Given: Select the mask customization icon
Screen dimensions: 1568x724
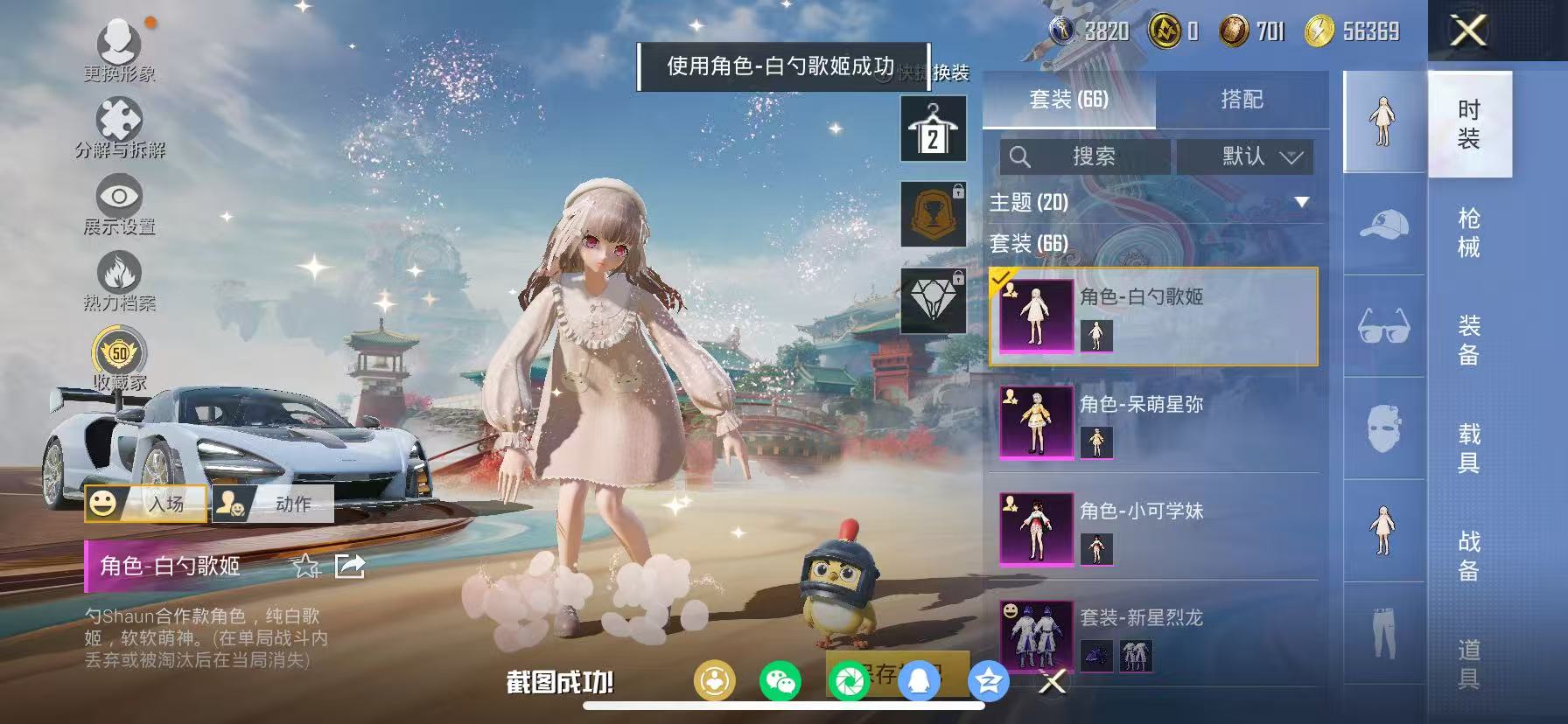Looking at the screenshot, I should tap(1382, 428).
